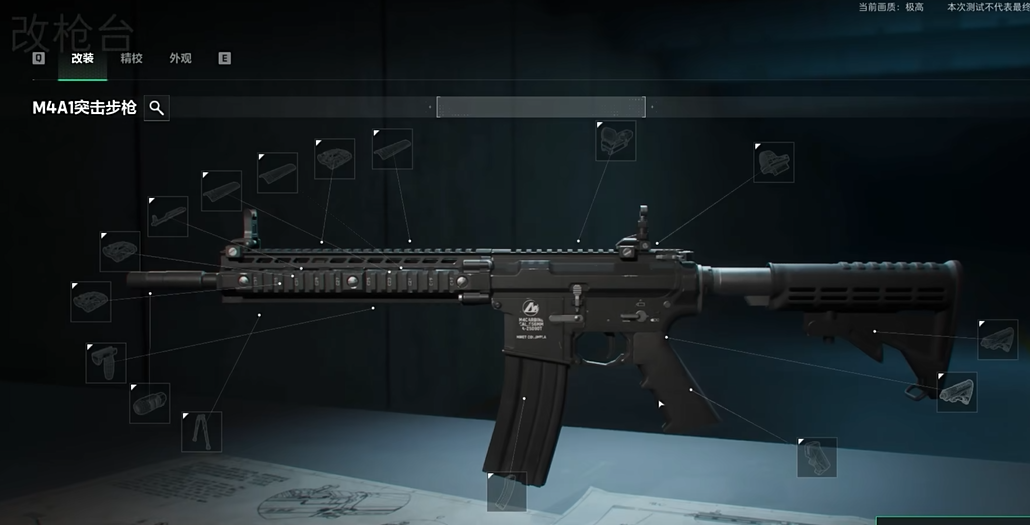
Task: Click the magnifying glass search button
Action: click(157, 108)
